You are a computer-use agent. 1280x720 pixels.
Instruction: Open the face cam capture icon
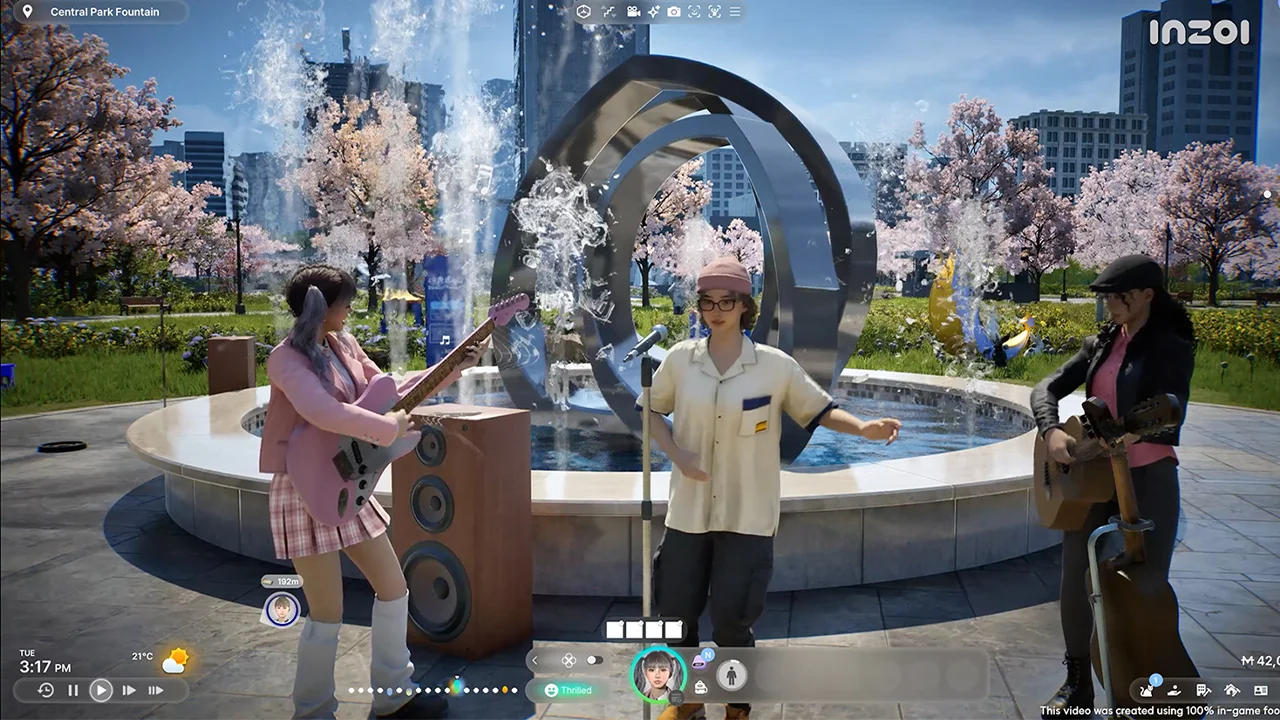(693, 11)
